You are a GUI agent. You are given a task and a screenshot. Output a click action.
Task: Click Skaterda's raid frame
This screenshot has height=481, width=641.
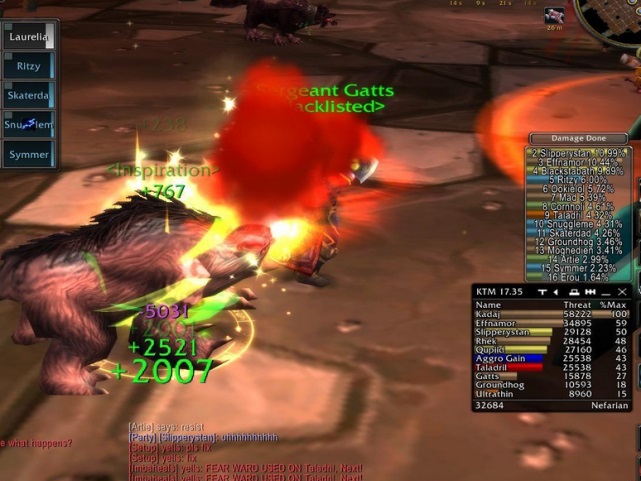pyautogui.click(x=27, y=96)
